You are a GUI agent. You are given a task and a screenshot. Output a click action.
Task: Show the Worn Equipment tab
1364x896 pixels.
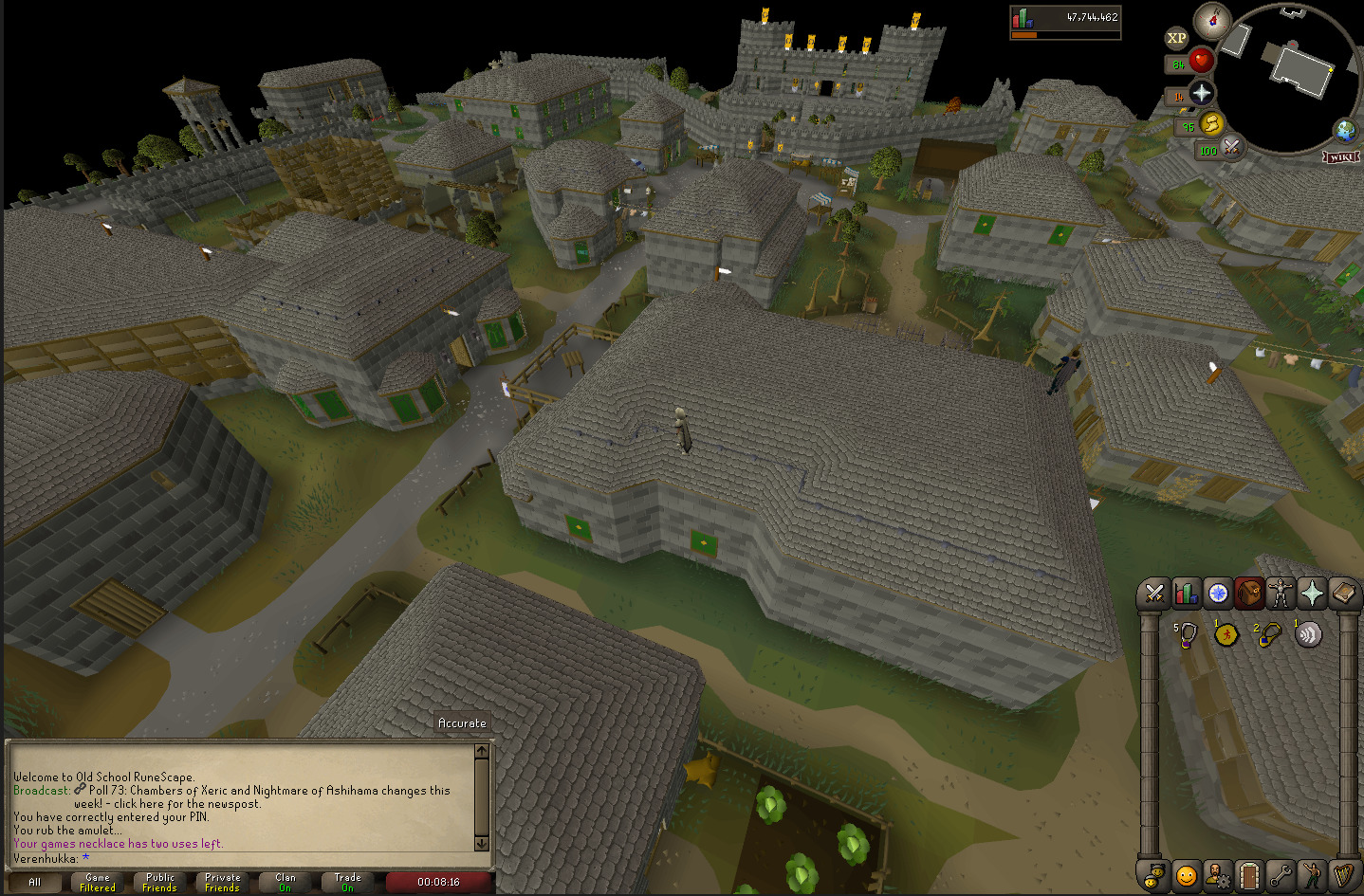[1281, 594]
